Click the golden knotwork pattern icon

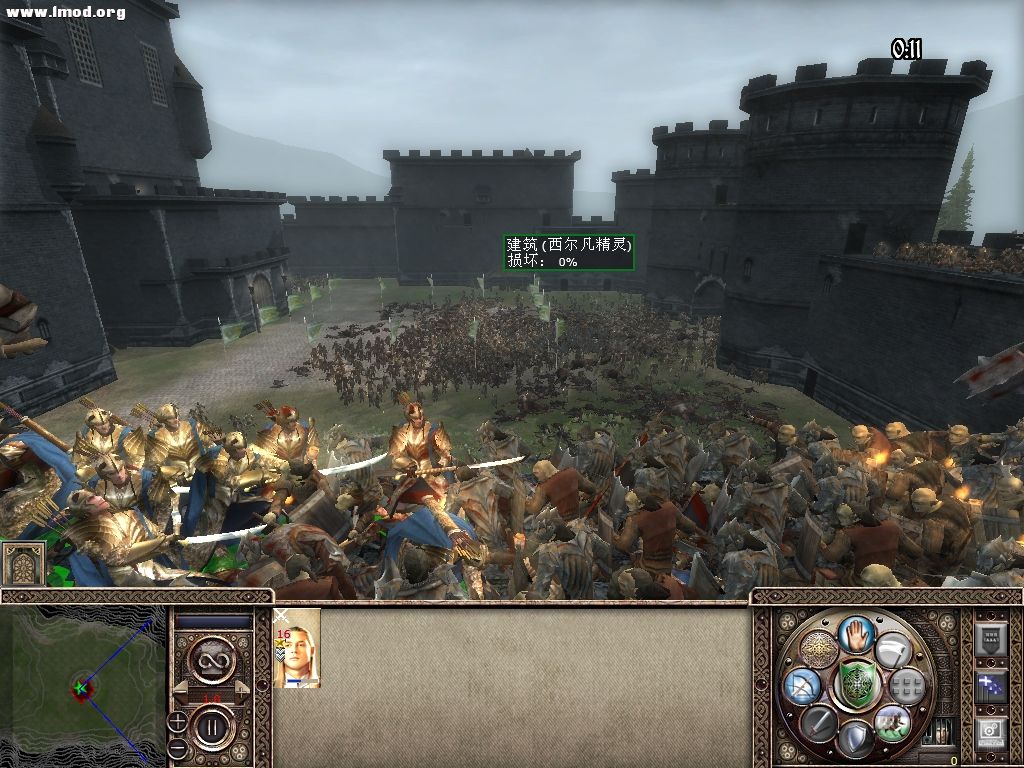pos(819,650)
